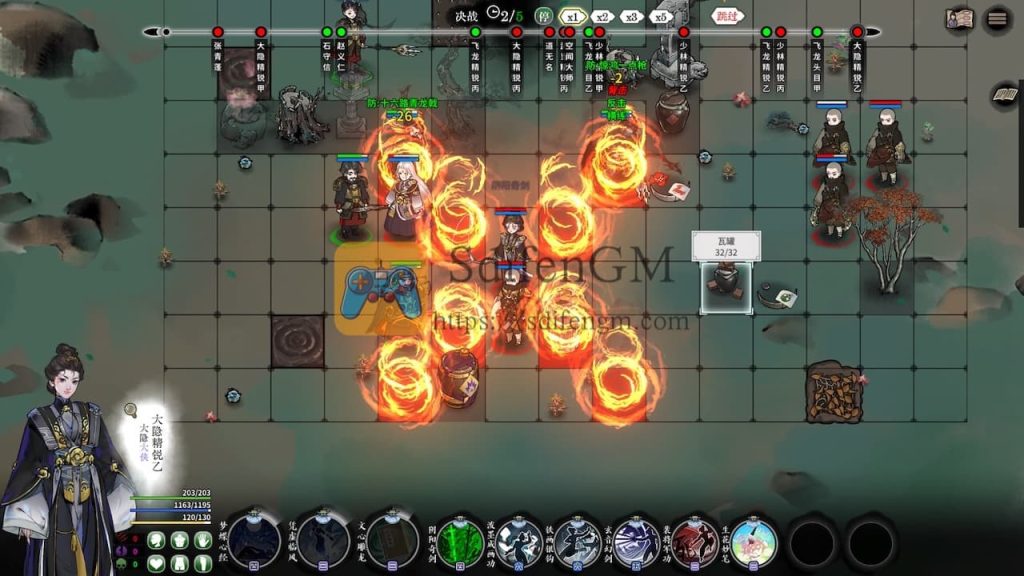Activate the 混圣成无功 skill icon
Image resolution: width=1024 pixels, height=576 pixels.
click(520, 542)
